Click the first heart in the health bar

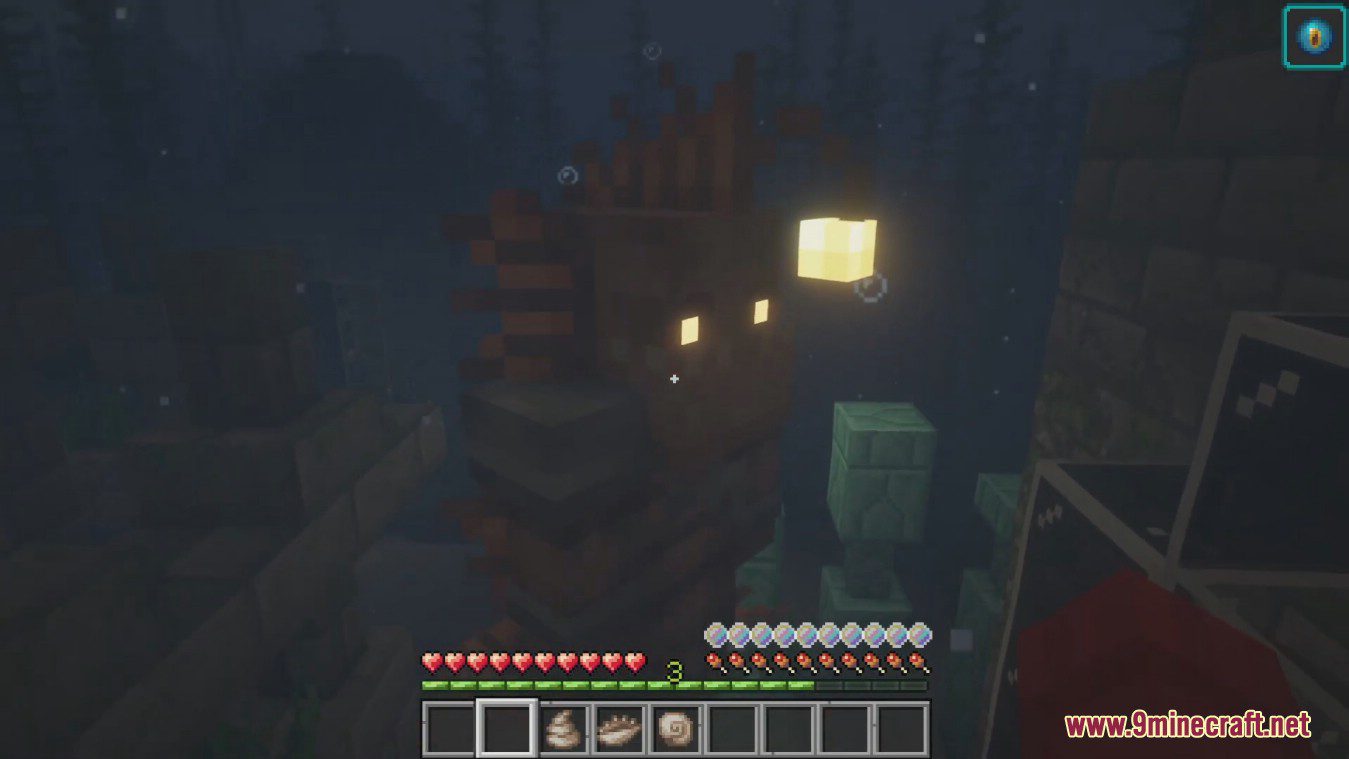click(x=430, y=663)
